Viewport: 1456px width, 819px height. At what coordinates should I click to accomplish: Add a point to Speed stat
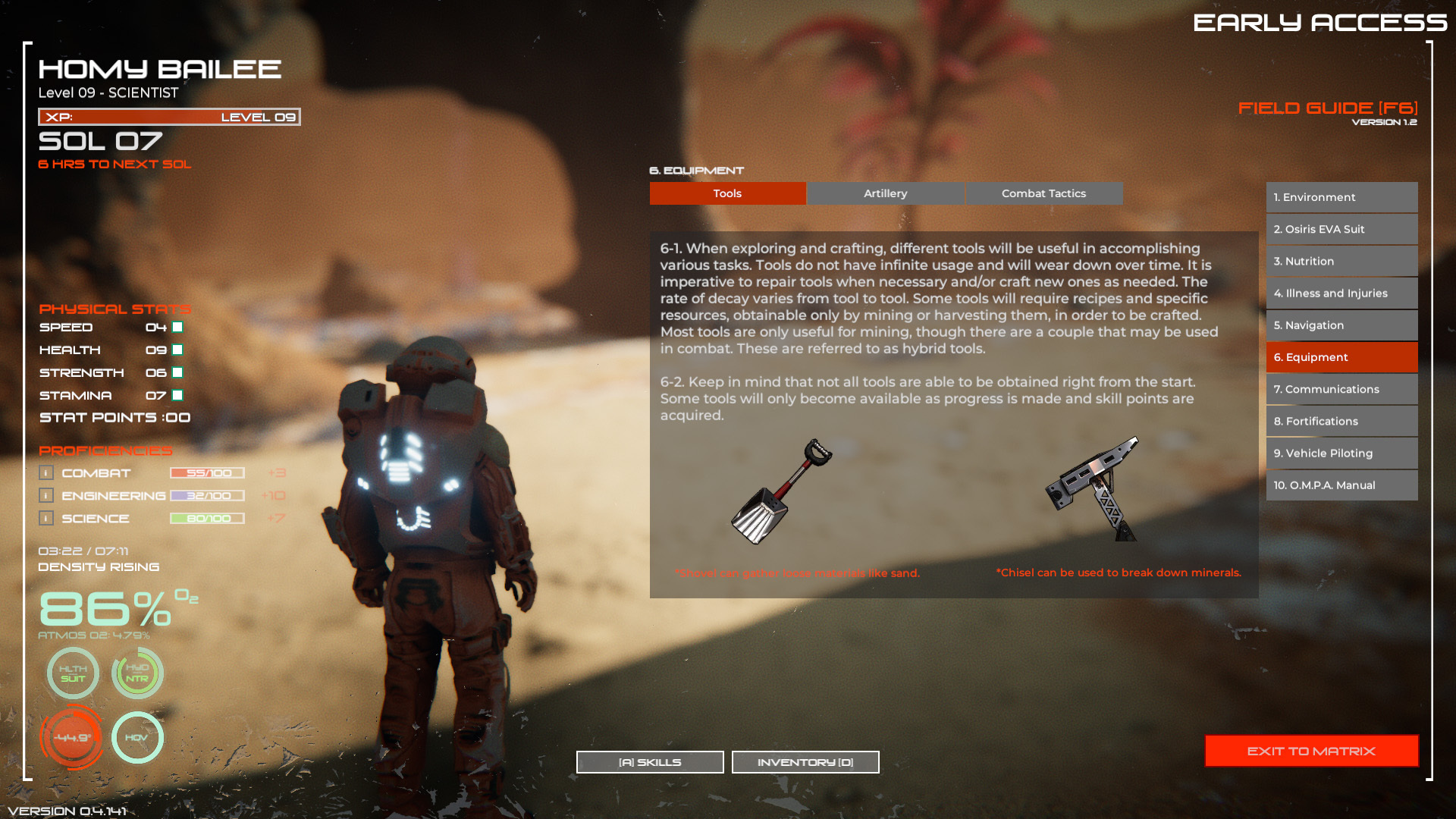click(x=177, y=328)
